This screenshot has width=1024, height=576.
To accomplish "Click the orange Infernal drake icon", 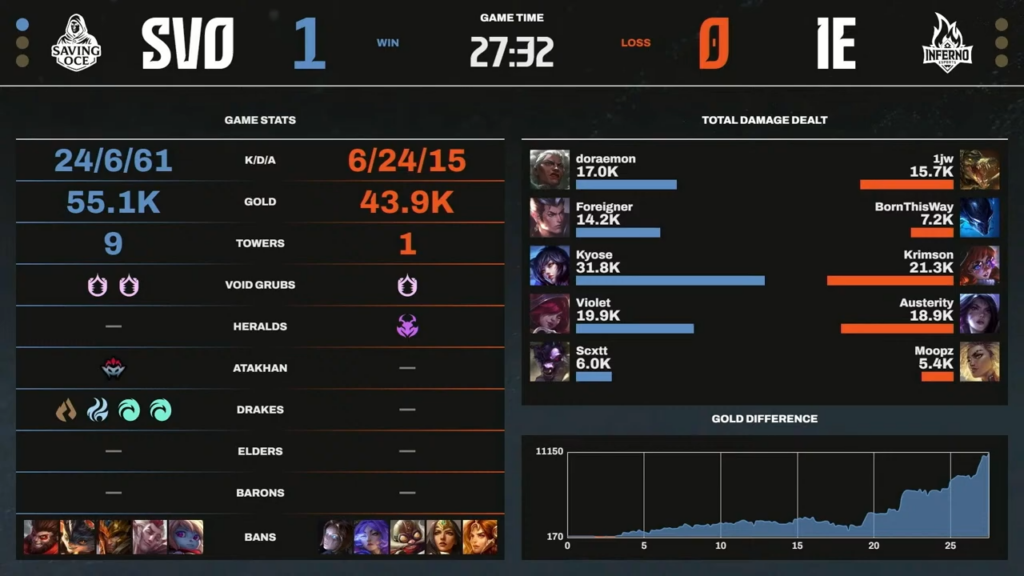I will (x=66, y=410).
